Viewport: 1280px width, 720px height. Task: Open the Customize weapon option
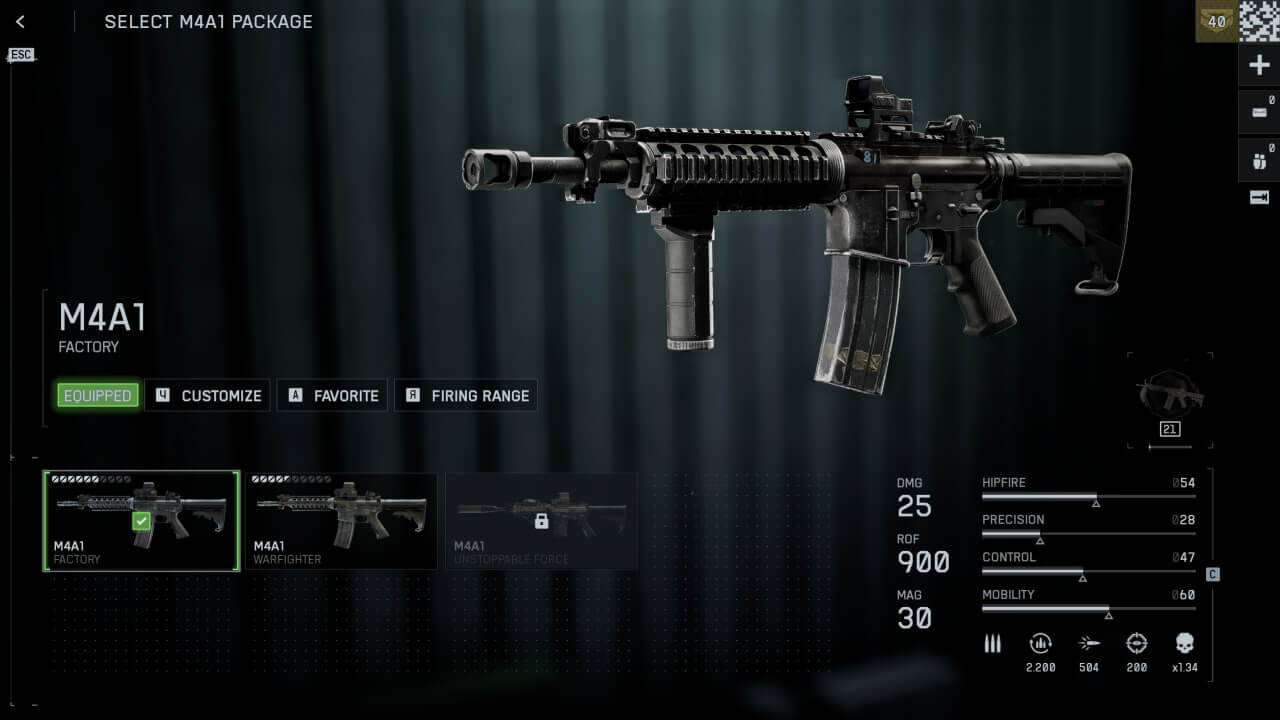[209, 396]
